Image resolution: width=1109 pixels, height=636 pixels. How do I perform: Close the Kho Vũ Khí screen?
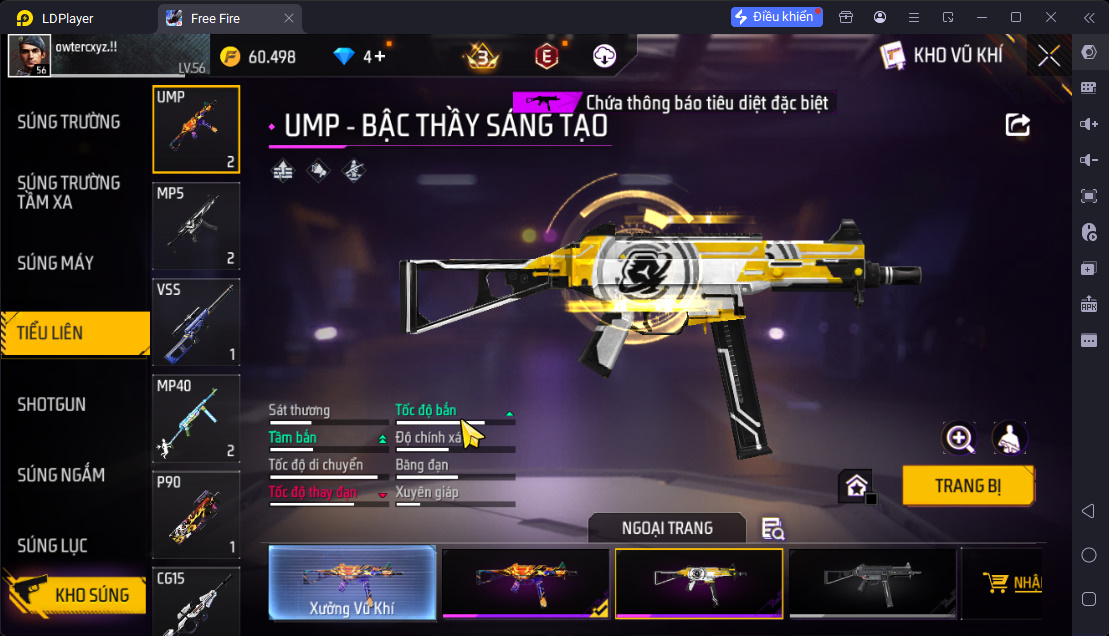(x=1049, y=56)
